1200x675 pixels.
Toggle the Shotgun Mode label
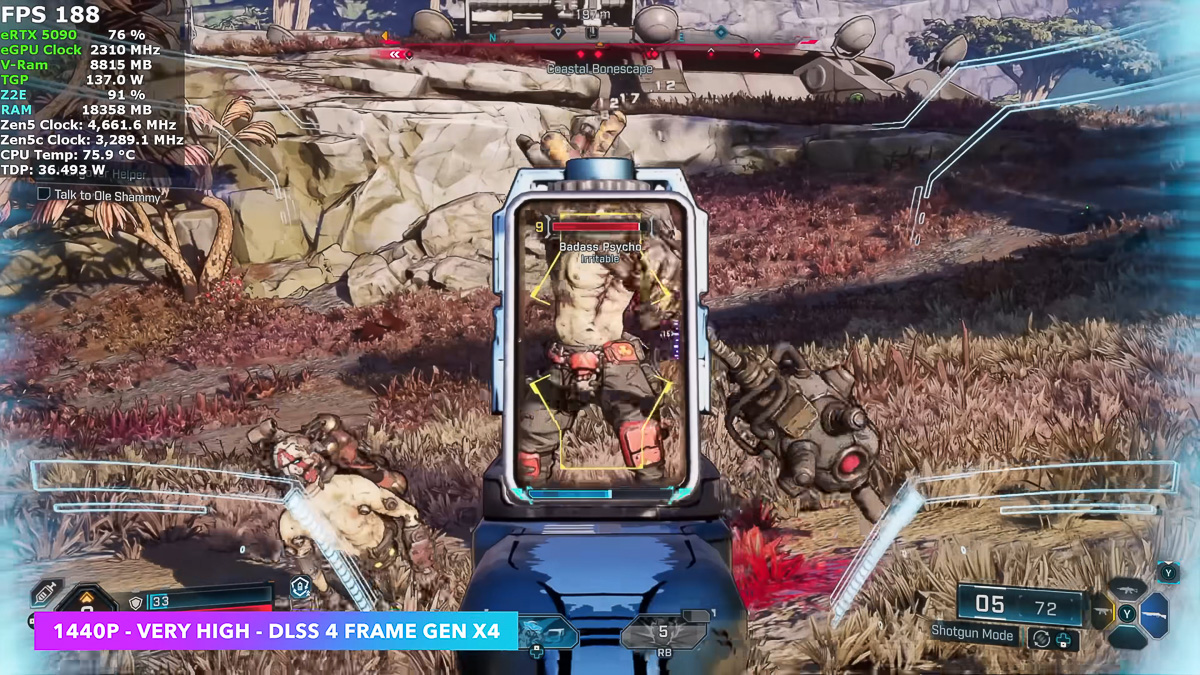click(x=972, y=633)
